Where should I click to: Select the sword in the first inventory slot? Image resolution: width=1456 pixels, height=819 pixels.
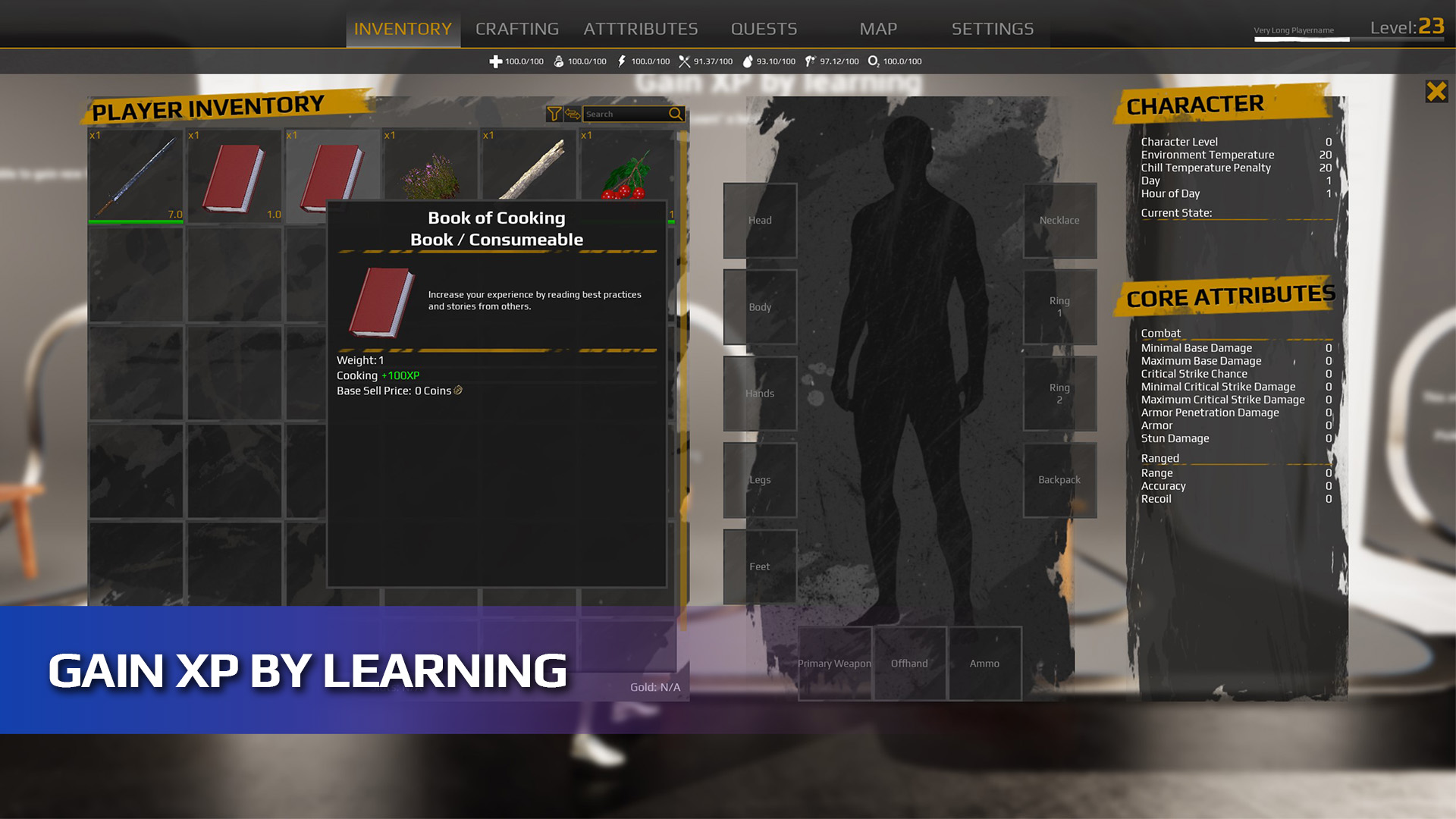tap(135, 174)
